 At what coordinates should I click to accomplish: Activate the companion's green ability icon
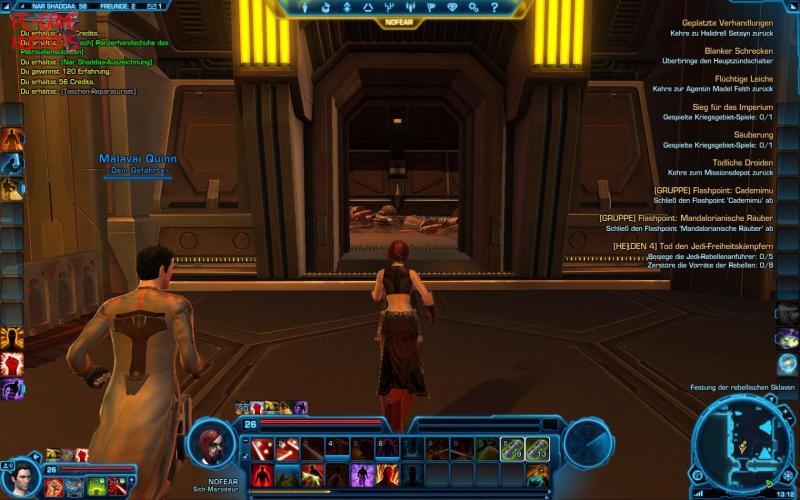(x=97, y=485)
